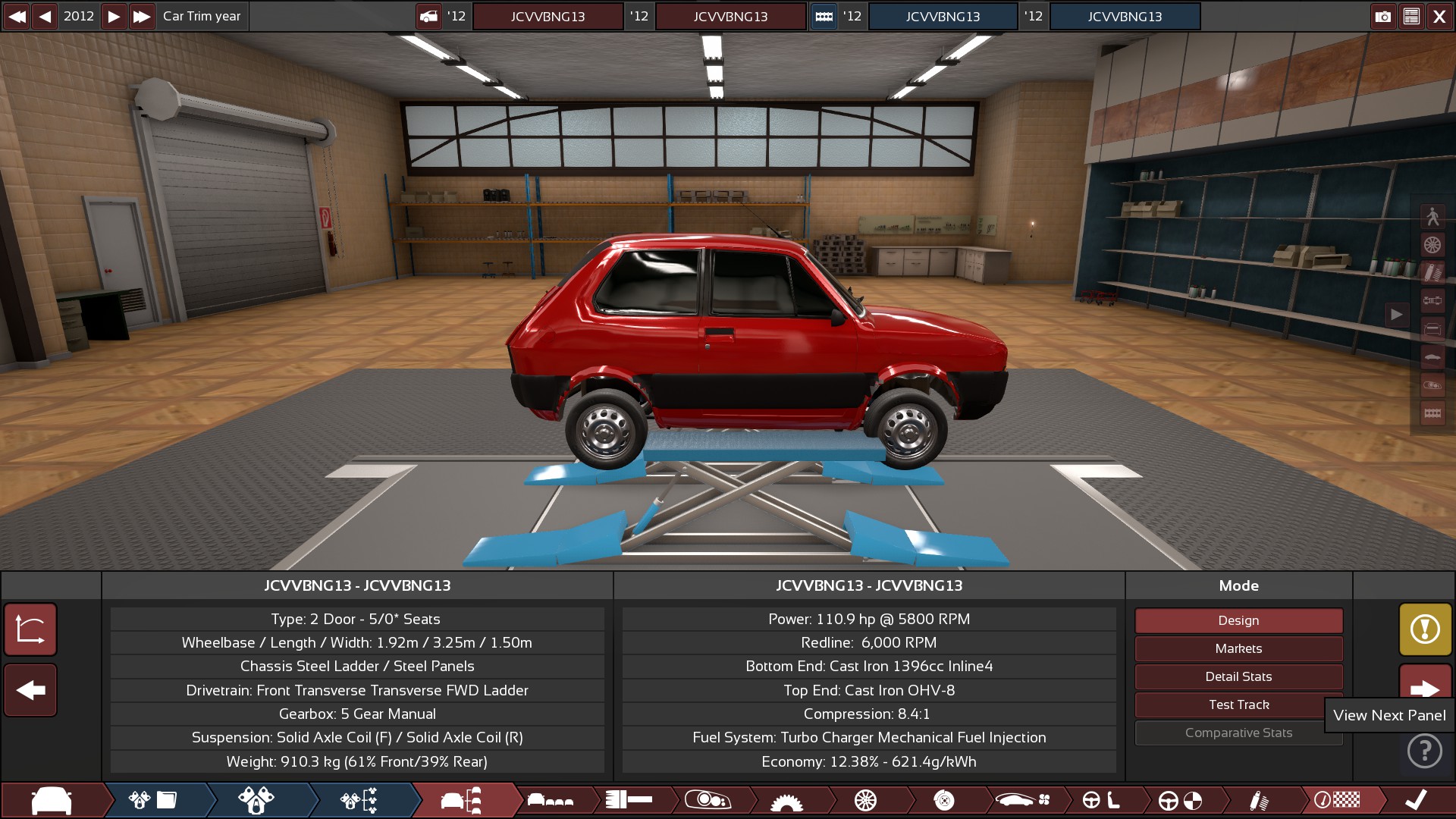Image resolution: width=1456 pixels, height=819 pixels.
Task: Toggle the pedestrian figure view icon
Action: click(1432, 217)
